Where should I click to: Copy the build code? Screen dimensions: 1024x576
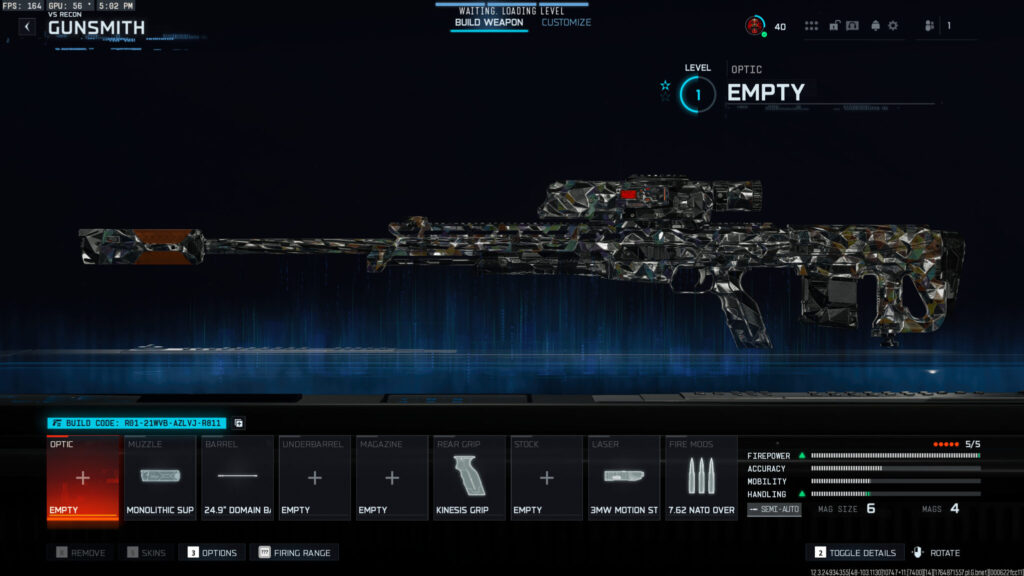pyautogui.click(x=239, y=423)
